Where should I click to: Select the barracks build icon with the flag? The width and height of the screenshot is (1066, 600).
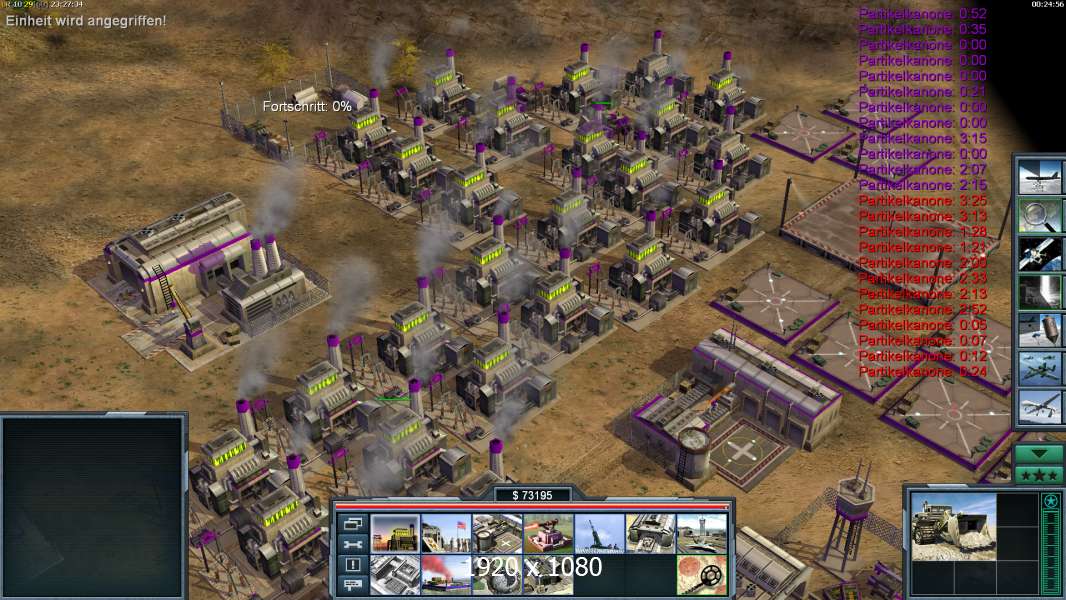point(446,533)
